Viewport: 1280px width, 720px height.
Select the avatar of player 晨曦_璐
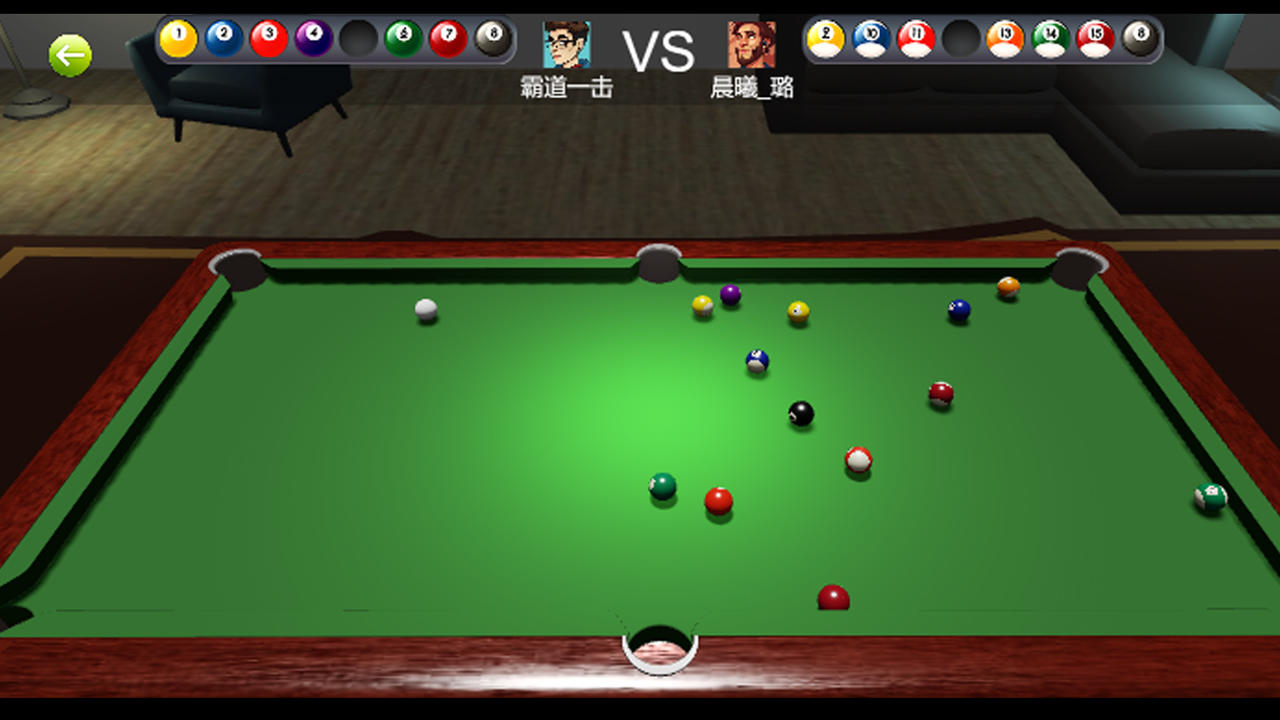(751, 45)
